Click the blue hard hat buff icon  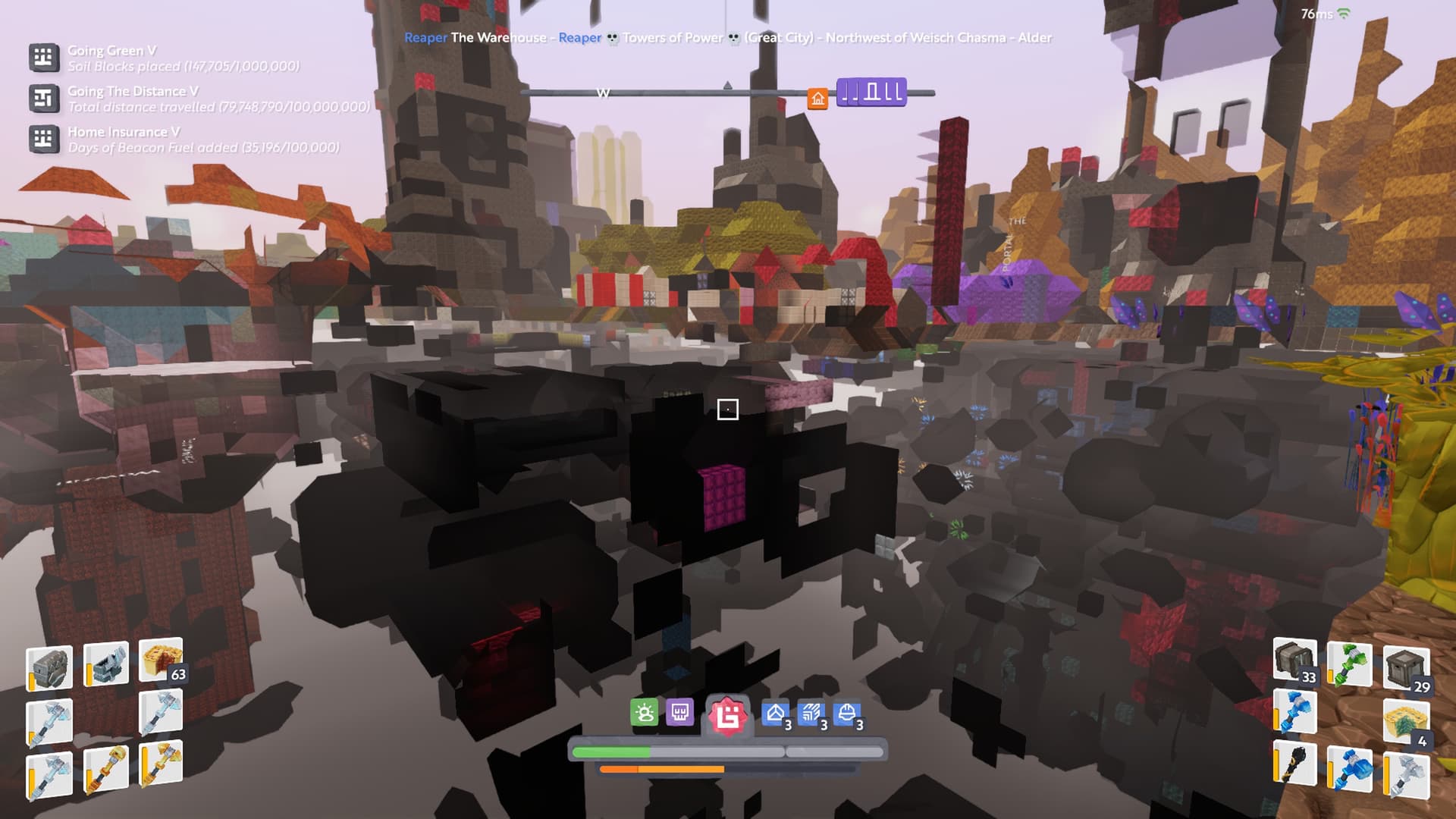point(846,714)
